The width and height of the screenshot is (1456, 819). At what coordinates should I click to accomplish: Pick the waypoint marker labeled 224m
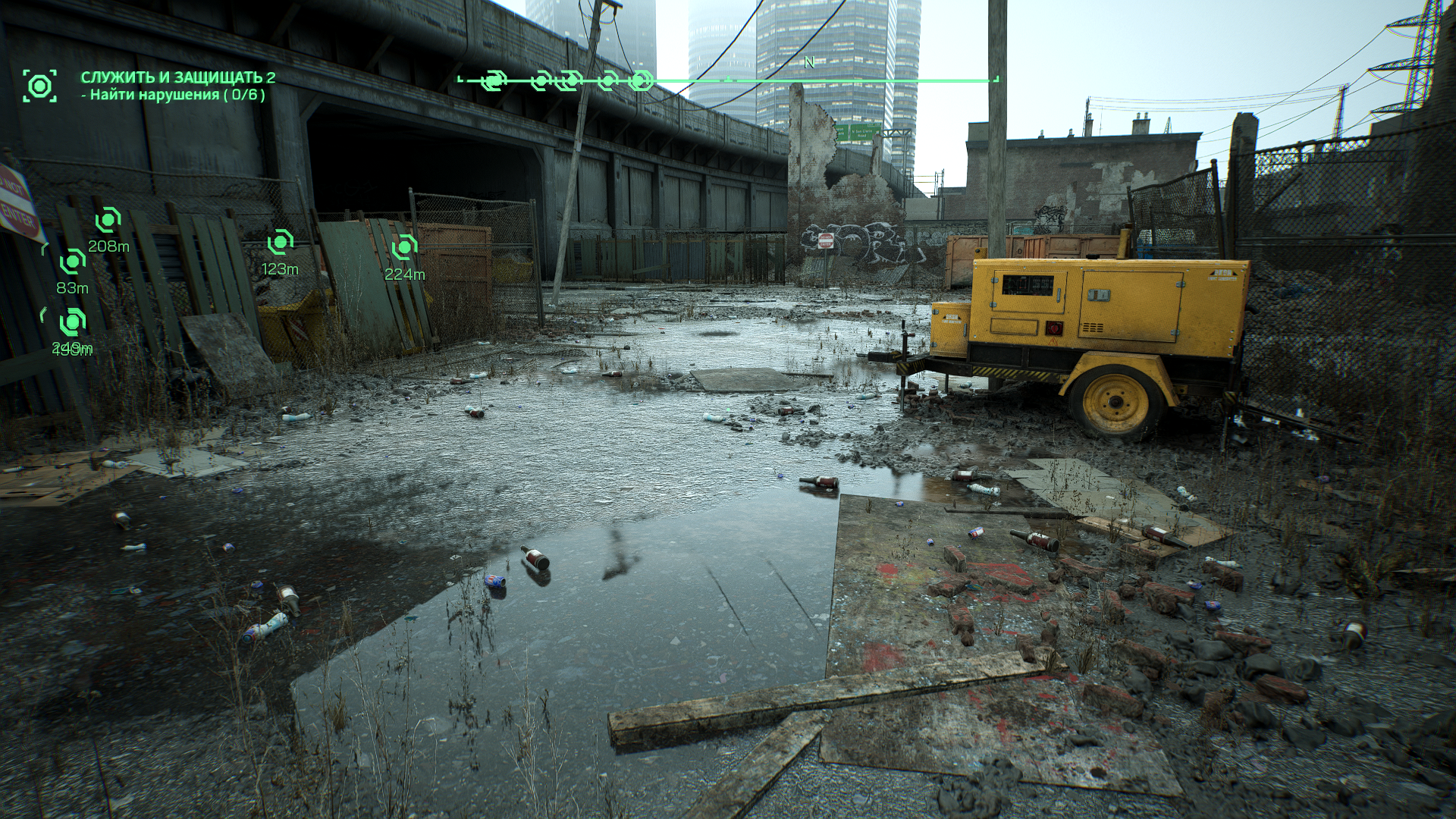click(404, 247)
